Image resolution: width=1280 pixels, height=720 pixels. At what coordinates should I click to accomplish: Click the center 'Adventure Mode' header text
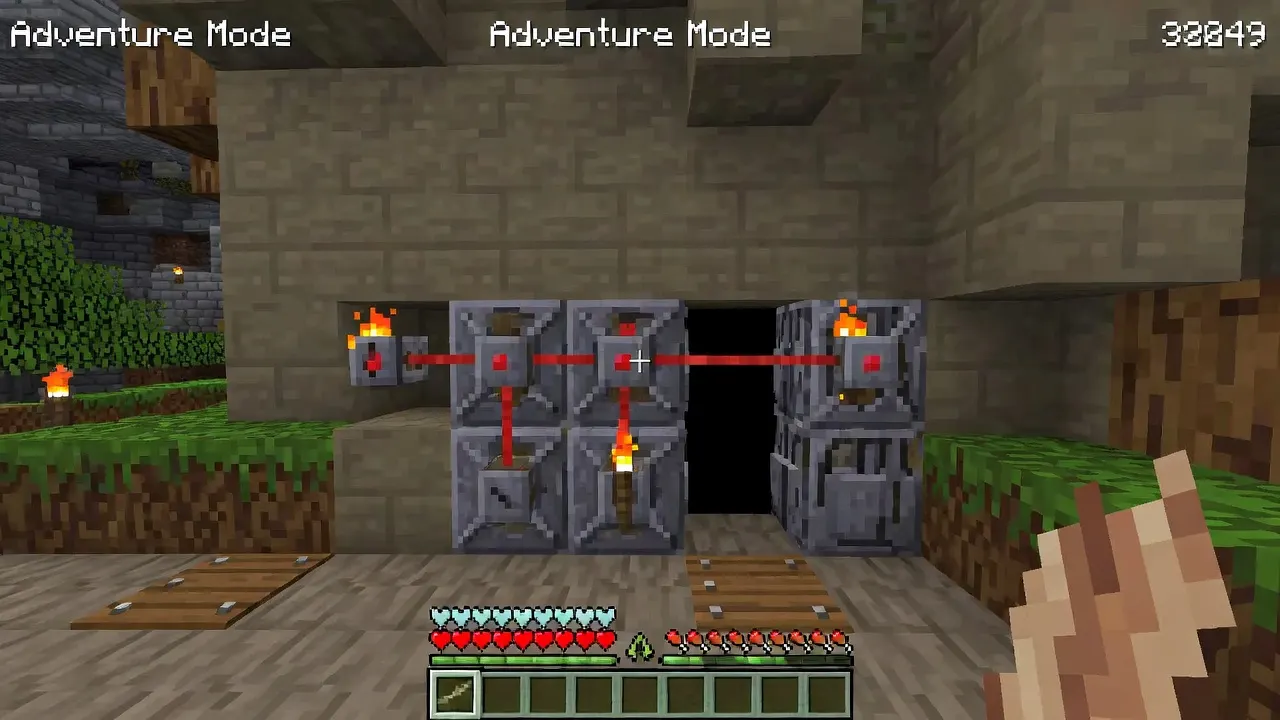tap(630, 33)
